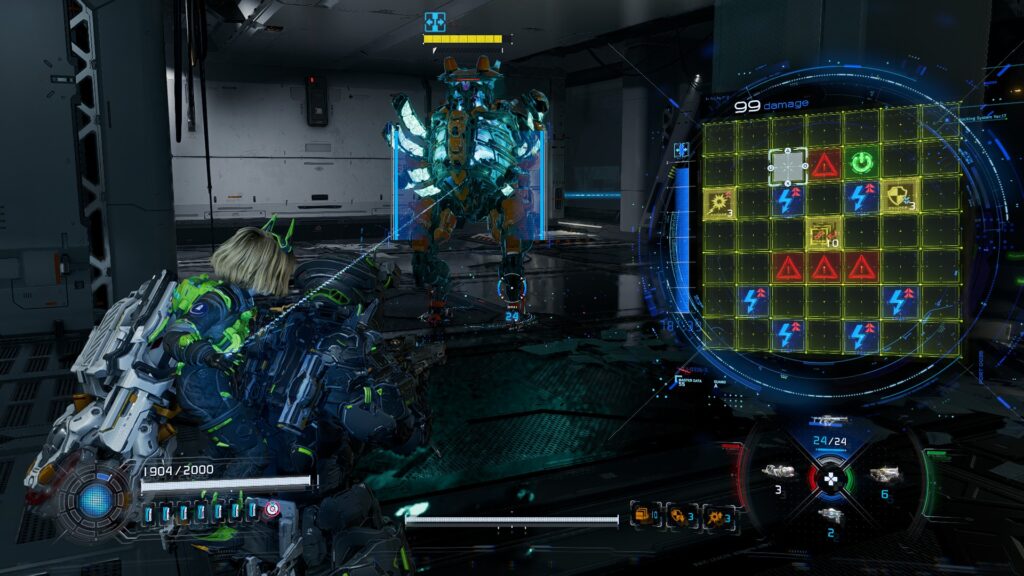Choose the rifle at top of weapon wheel
Viewport: 1024px width, 576px height.
830,421
